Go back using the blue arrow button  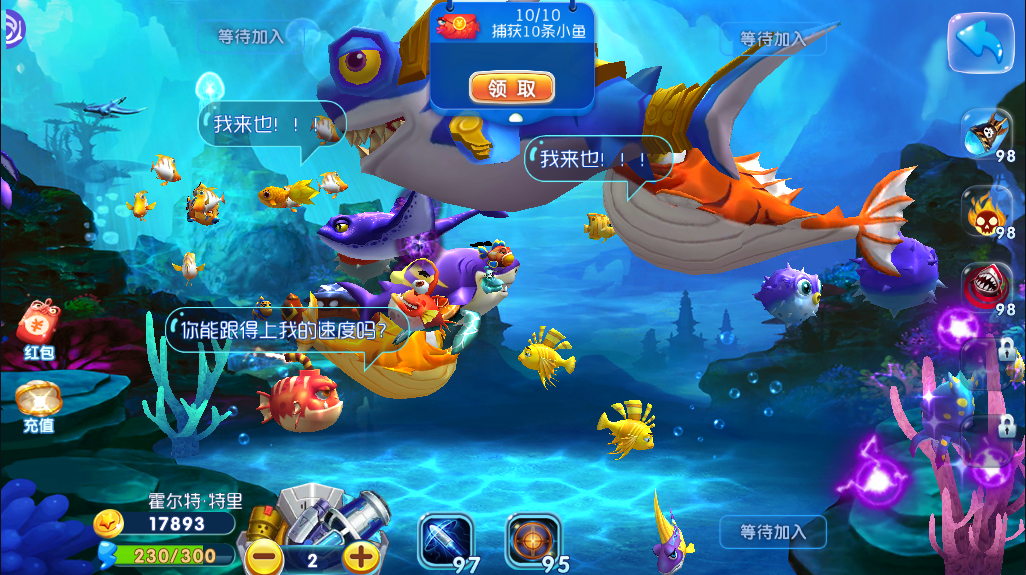tap(981, 41)
